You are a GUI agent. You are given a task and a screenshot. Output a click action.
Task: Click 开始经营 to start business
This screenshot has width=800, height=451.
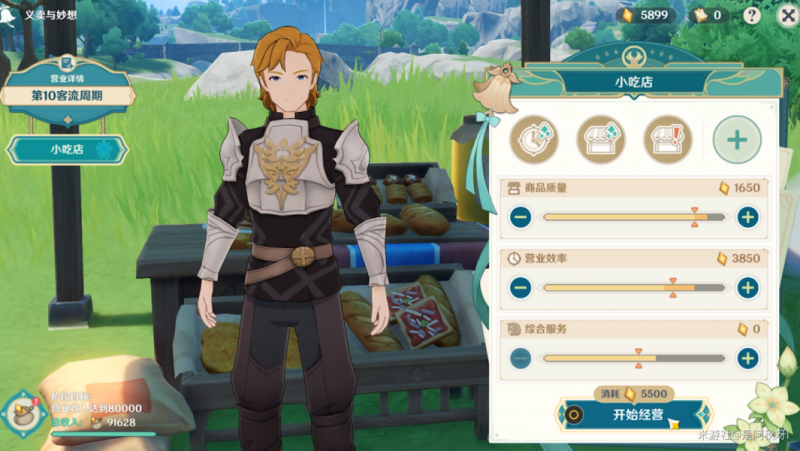pyautogui.click(x=636, y=414)
